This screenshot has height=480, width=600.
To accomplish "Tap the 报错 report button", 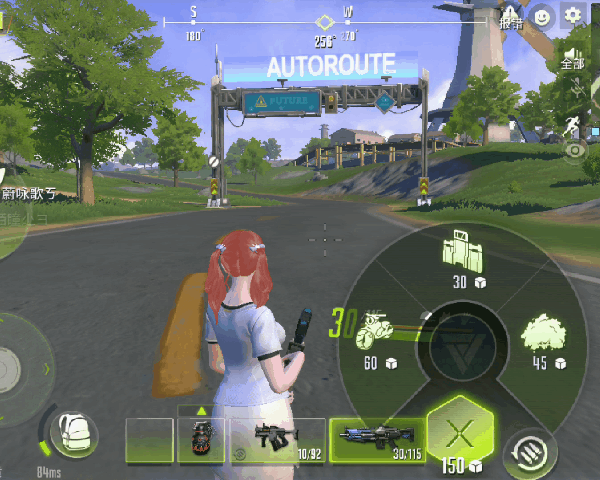I will 511,17.
